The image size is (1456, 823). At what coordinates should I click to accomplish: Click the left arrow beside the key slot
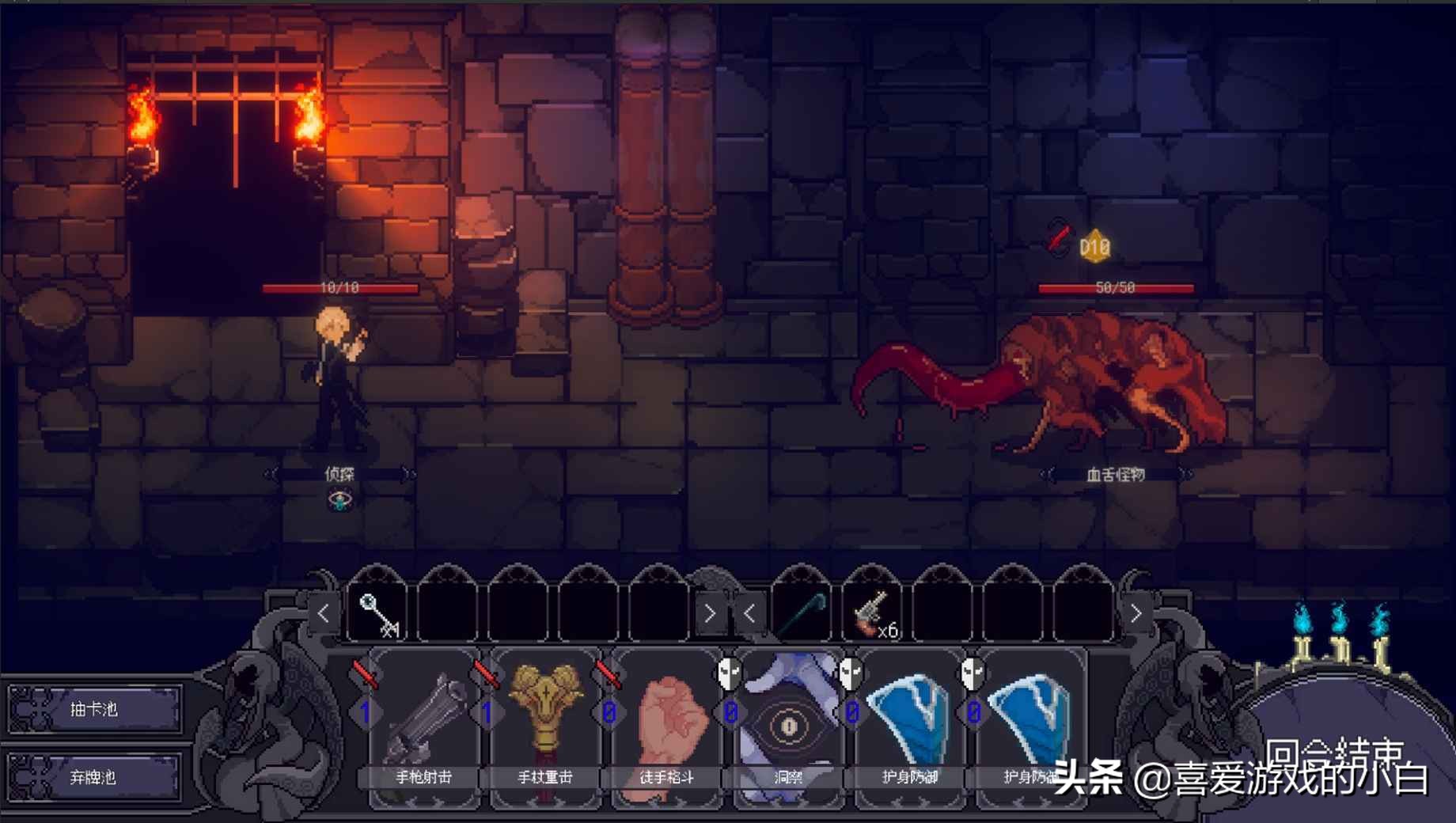tap(324, 613)
